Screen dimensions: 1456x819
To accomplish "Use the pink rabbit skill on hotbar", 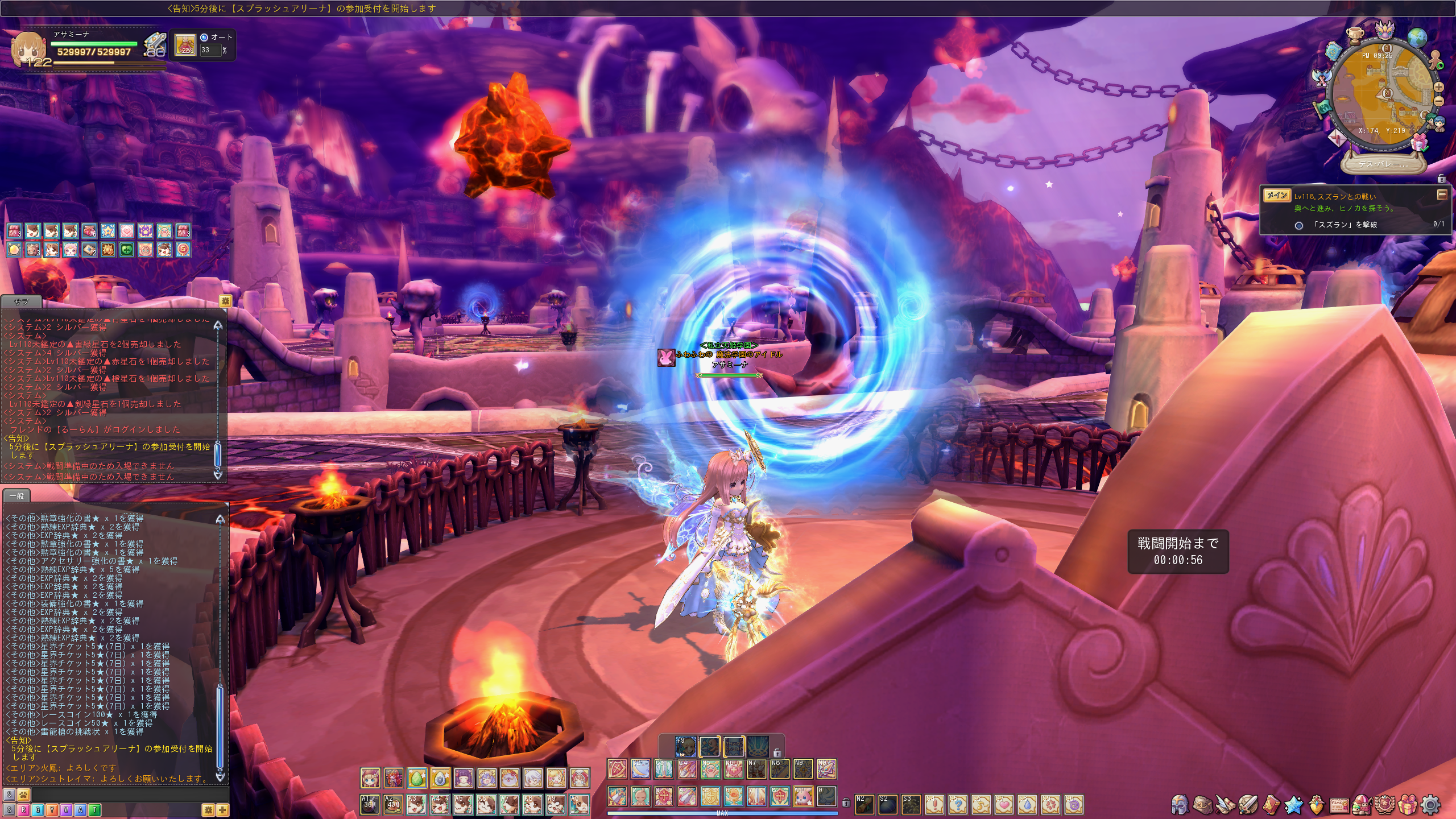I will coord(803,796).
